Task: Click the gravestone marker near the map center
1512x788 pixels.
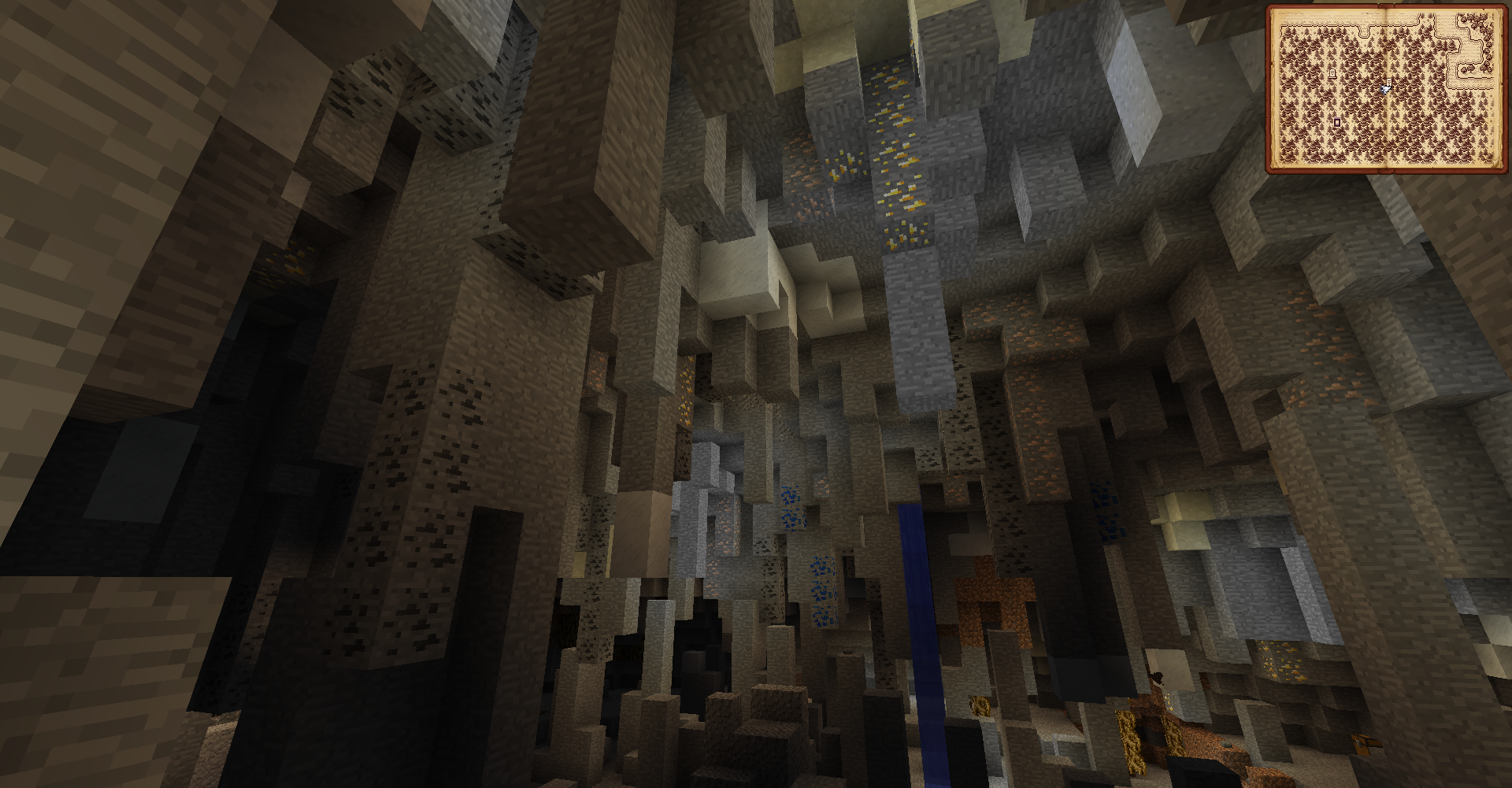Action: (x=1389, y=81)
